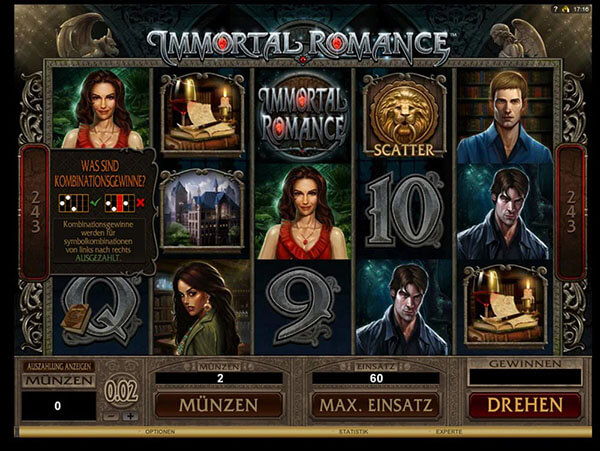Click the large Münzen coins button

pos(218,405)
